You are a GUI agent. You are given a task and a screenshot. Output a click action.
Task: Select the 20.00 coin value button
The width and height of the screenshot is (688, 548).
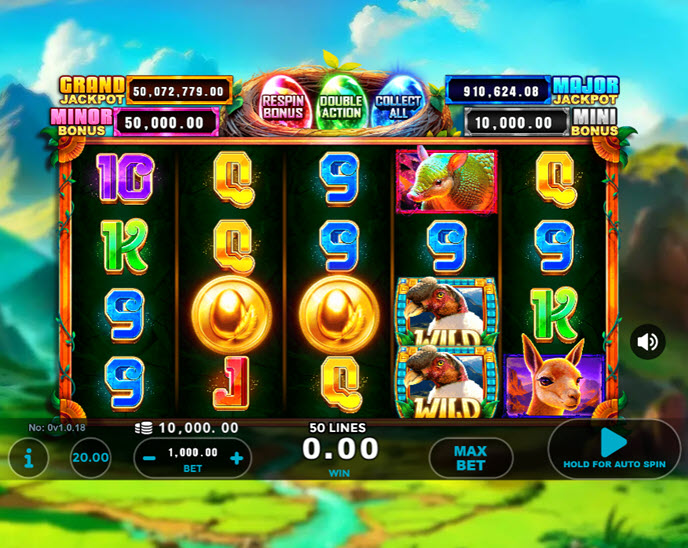[x=91, y=458]
